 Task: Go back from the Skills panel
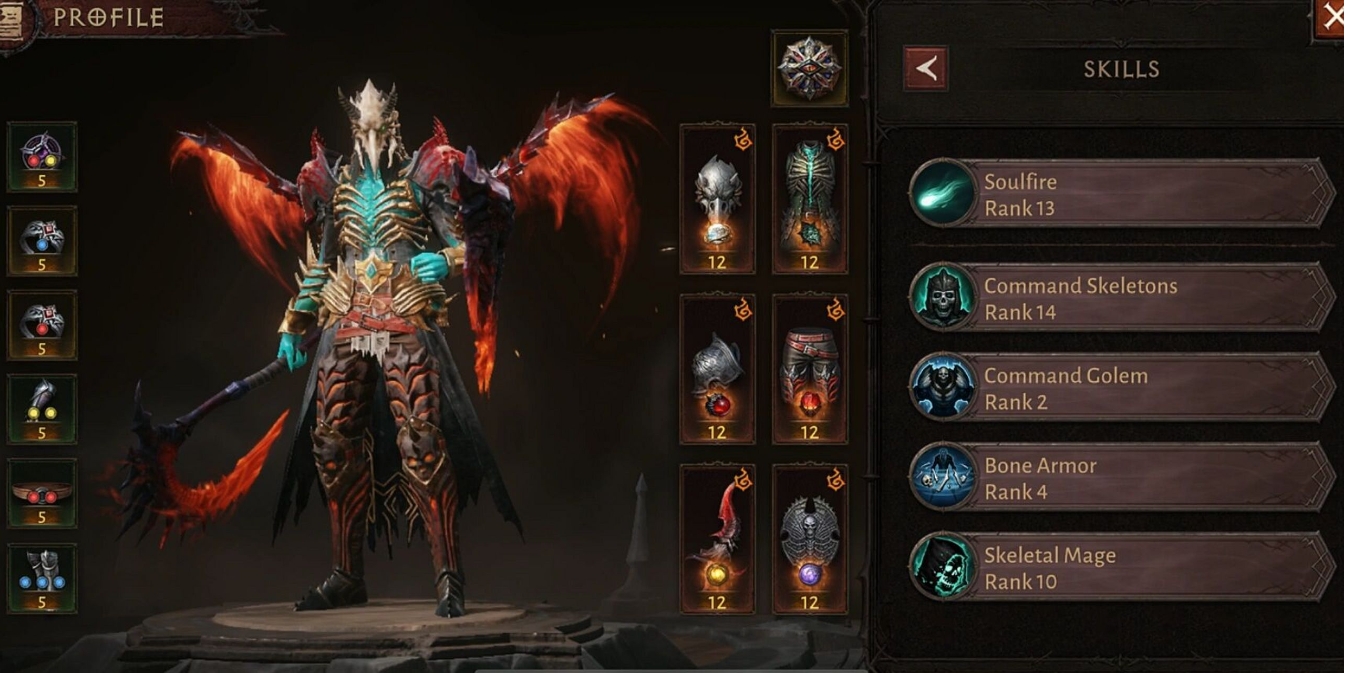[925, 69]
